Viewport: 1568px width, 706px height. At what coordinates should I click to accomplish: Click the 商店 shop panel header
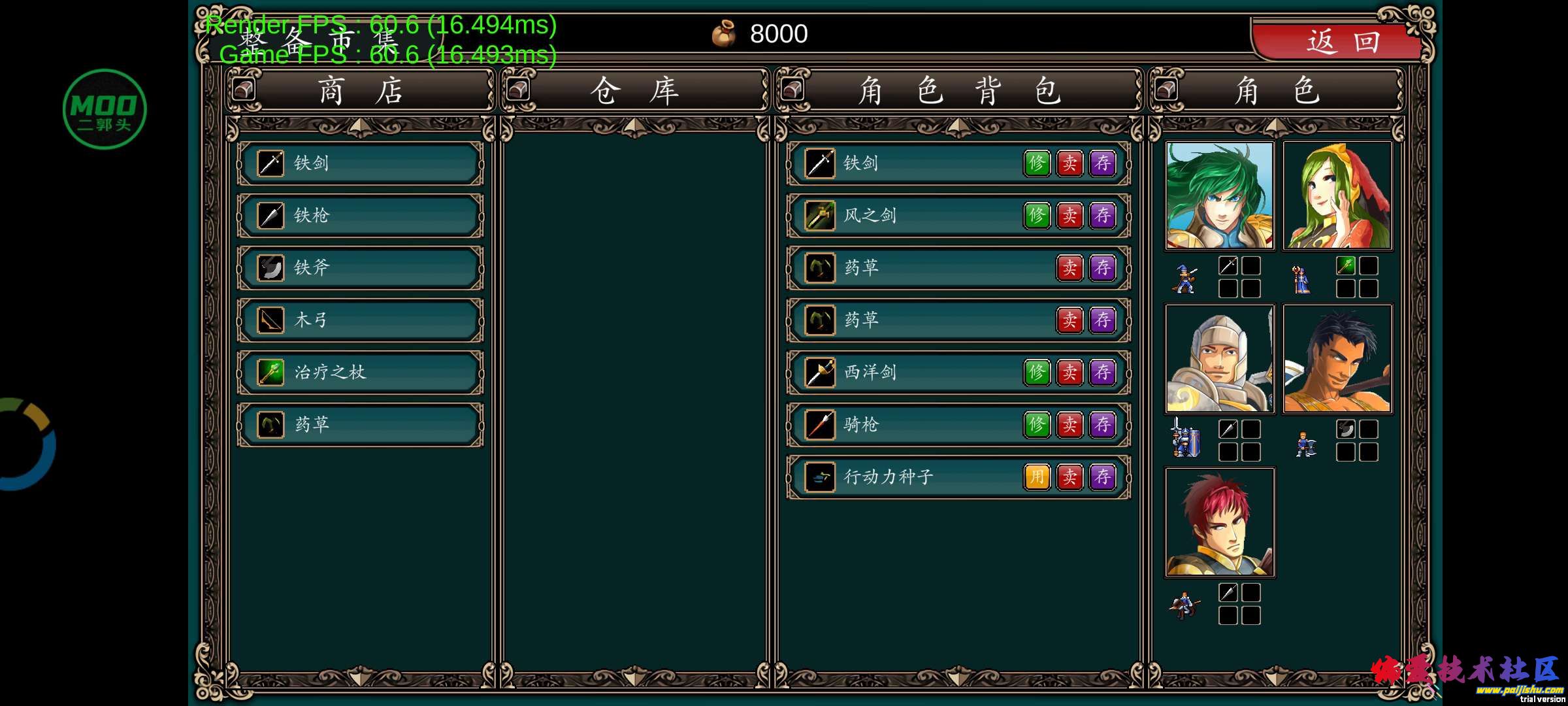click(x=361, y=90)
